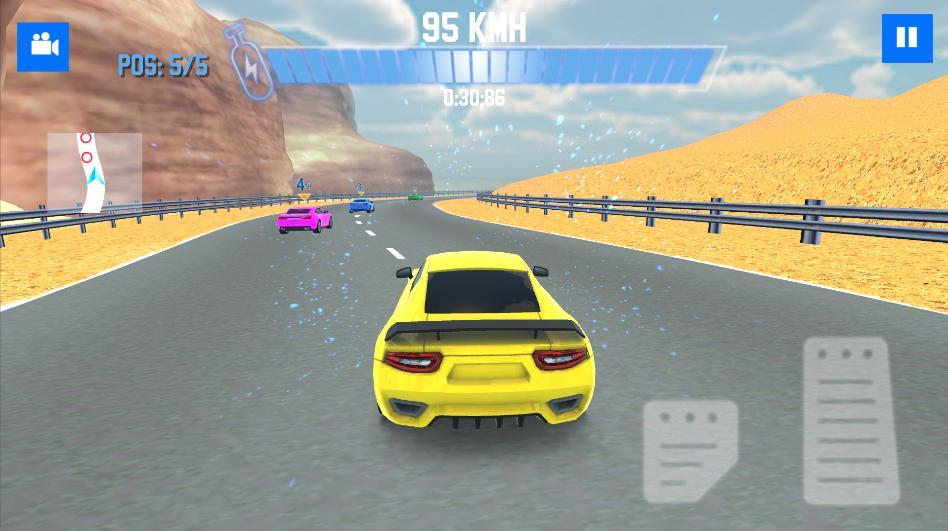The height and width of the screenshot is (531, 948).
Task: Switch the camera view
Action: point(43,45)
